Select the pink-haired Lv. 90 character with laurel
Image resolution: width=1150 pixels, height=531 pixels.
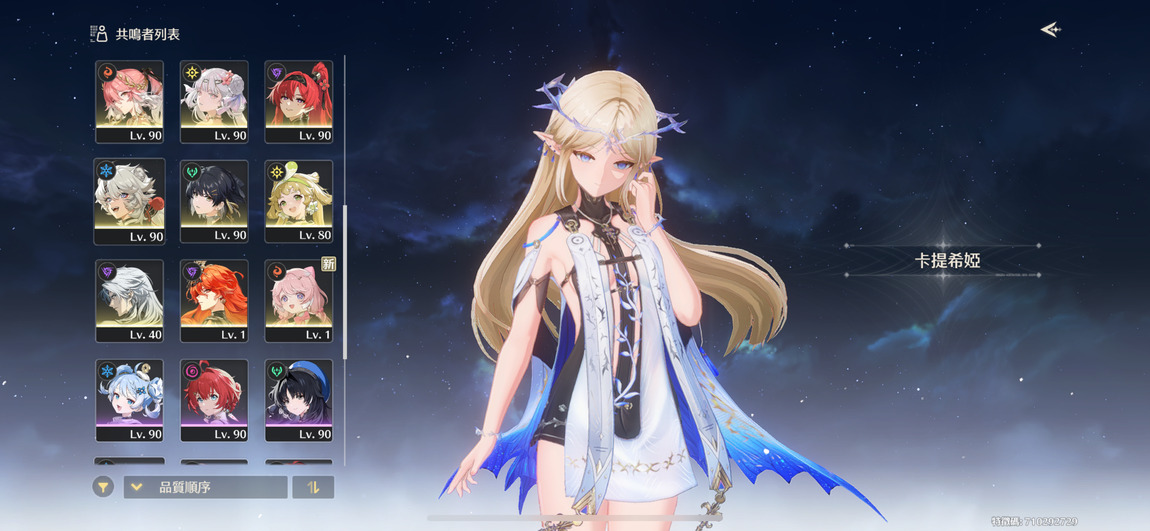coord(129,101)
